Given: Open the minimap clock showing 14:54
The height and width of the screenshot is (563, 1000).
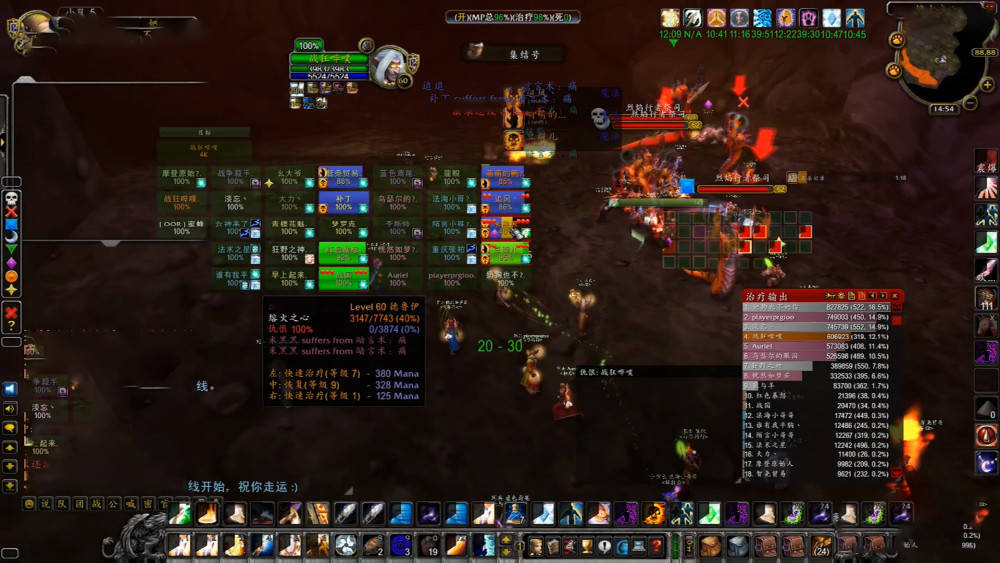Looking at the screenshot, I should tap(942, 109).
